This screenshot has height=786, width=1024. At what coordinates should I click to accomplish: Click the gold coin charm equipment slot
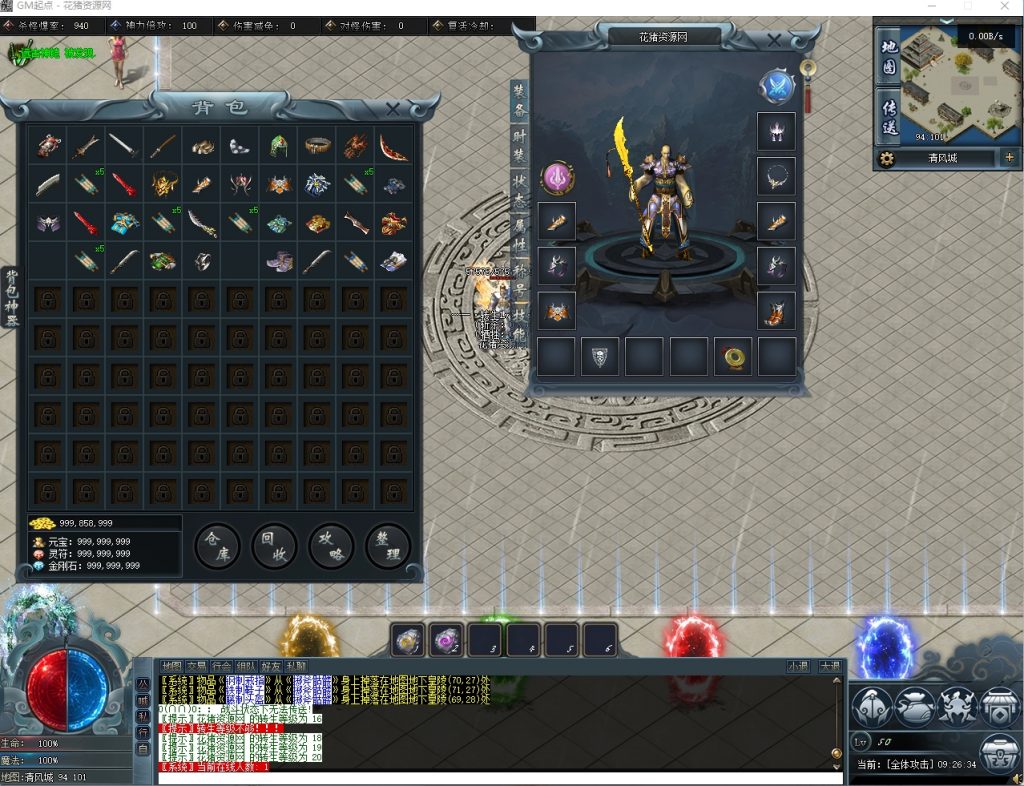(x=733, y=357)
